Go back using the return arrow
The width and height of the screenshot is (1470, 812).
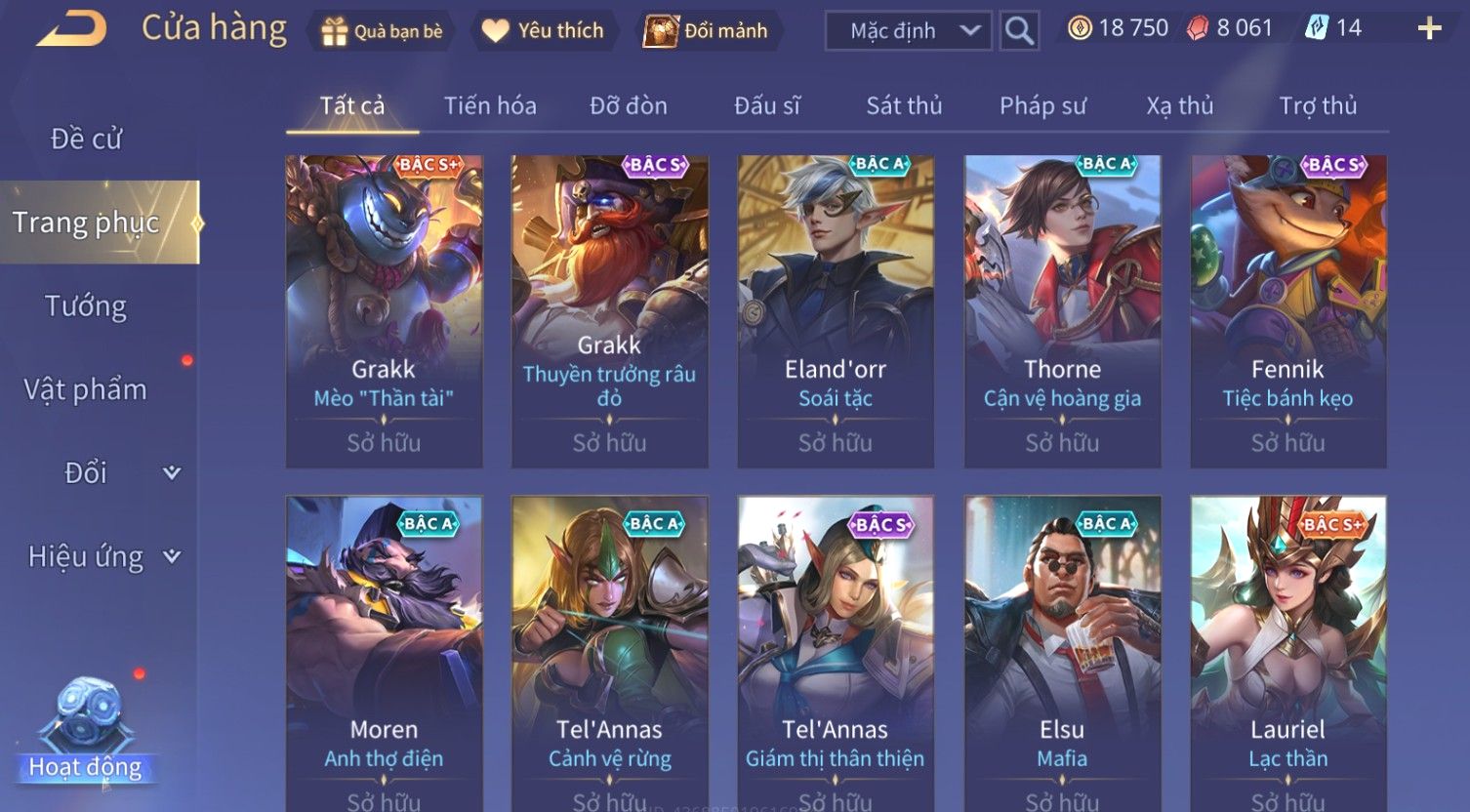71,28
